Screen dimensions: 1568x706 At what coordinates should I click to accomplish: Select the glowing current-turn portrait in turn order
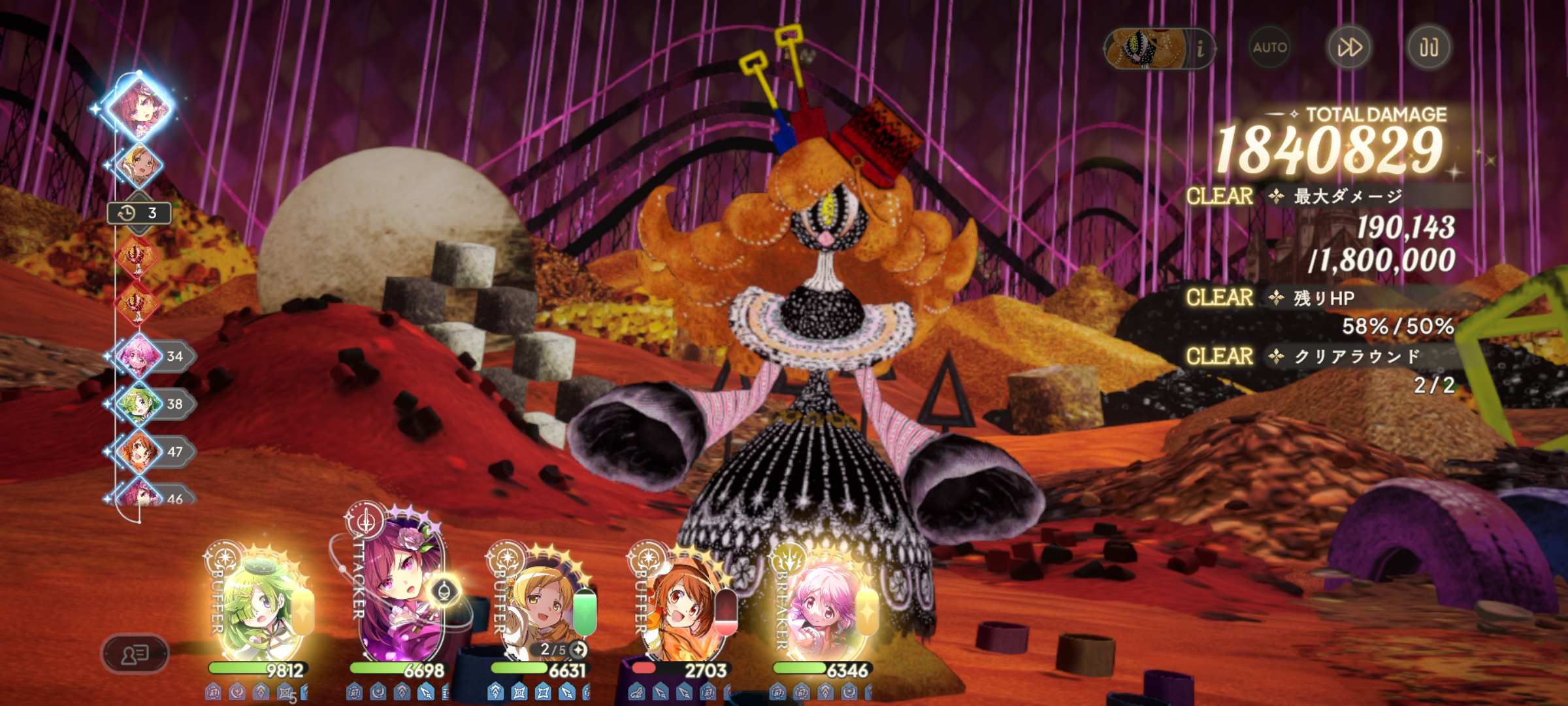coord(140,108)
